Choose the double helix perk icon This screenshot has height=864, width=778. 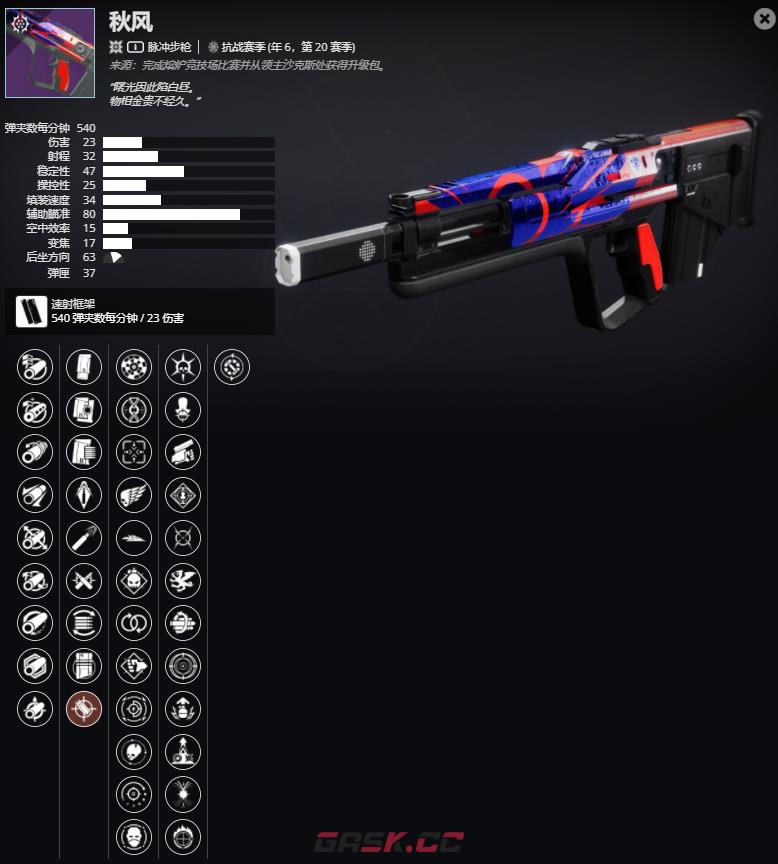click(x=134, y=409)
